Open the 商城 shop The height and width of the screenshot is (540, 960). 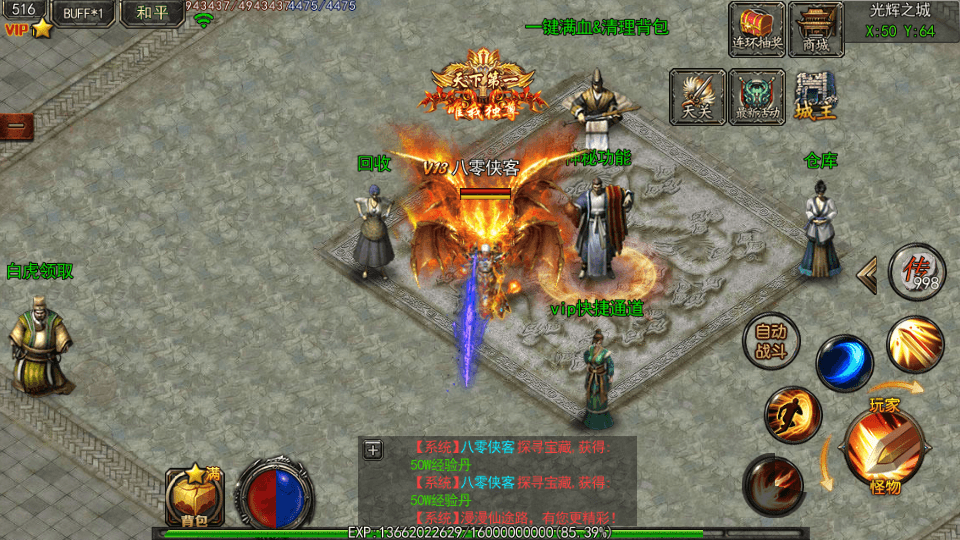click(816, 28)
